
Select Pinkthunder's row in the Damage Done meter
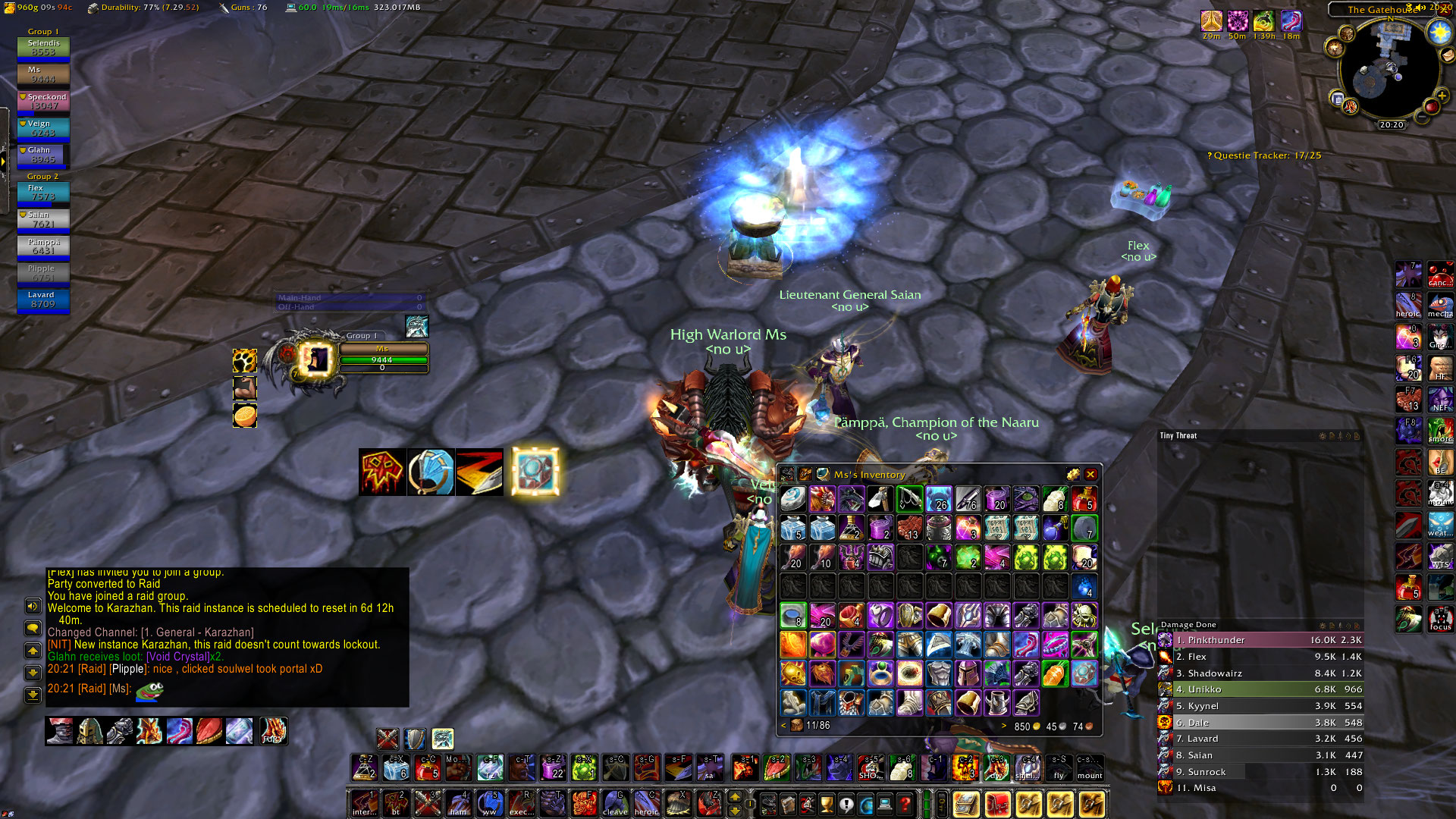pyautogui.click(x=1260, y=640)
